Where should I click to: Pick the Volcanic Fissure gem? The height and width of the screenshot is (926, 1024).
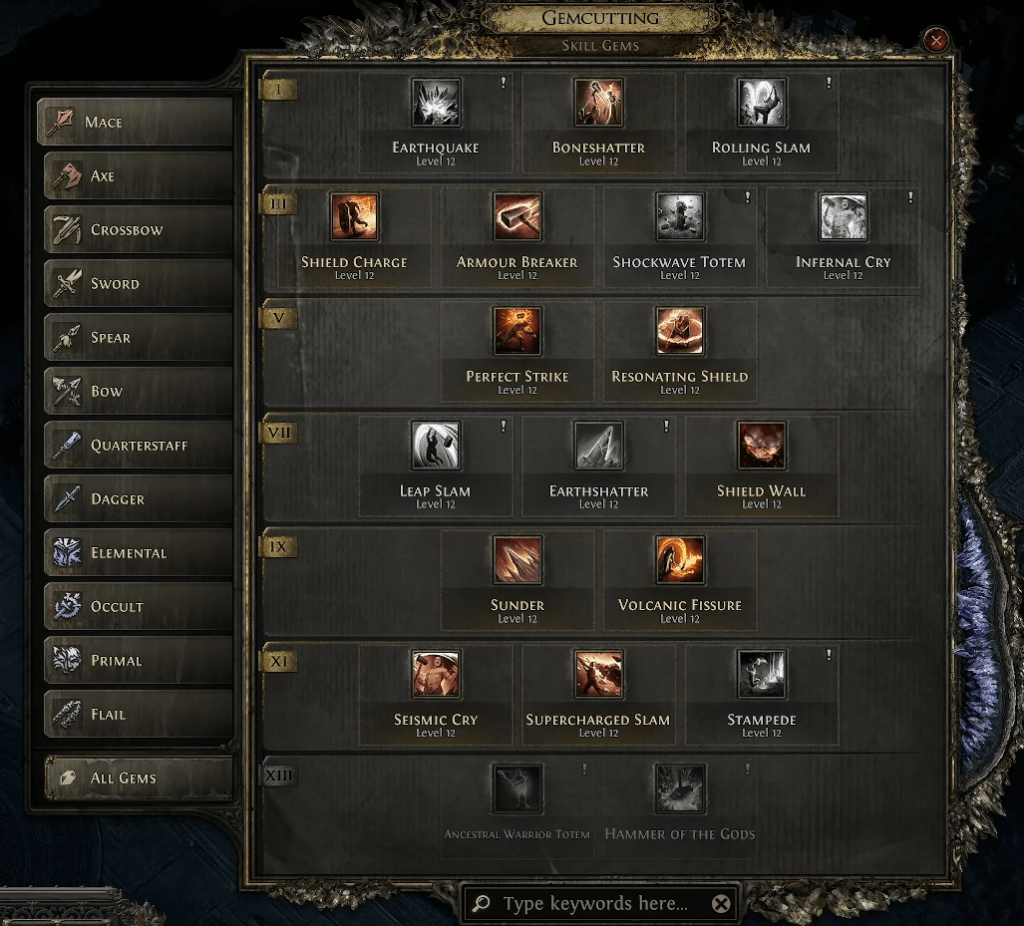coord(679,561)
